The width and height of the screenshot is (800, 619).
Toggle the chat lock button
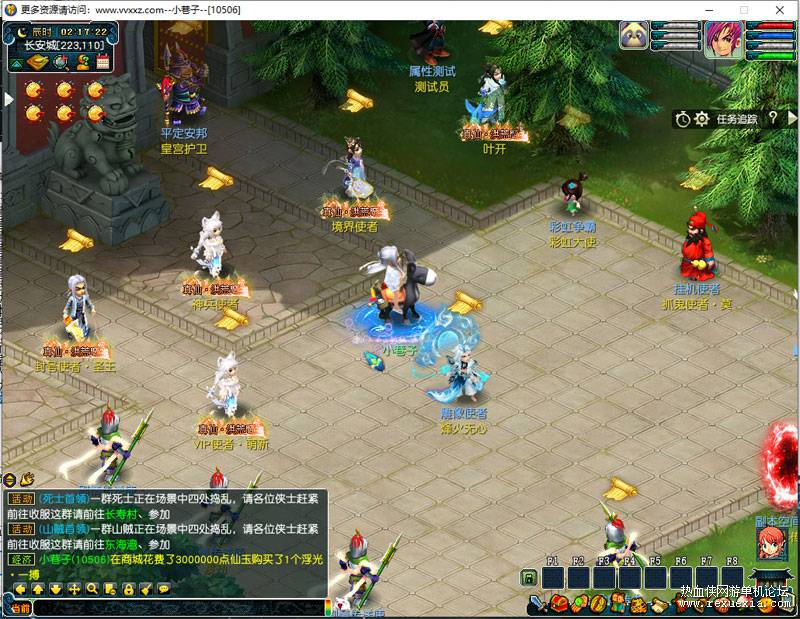click(x=127, y=589)
